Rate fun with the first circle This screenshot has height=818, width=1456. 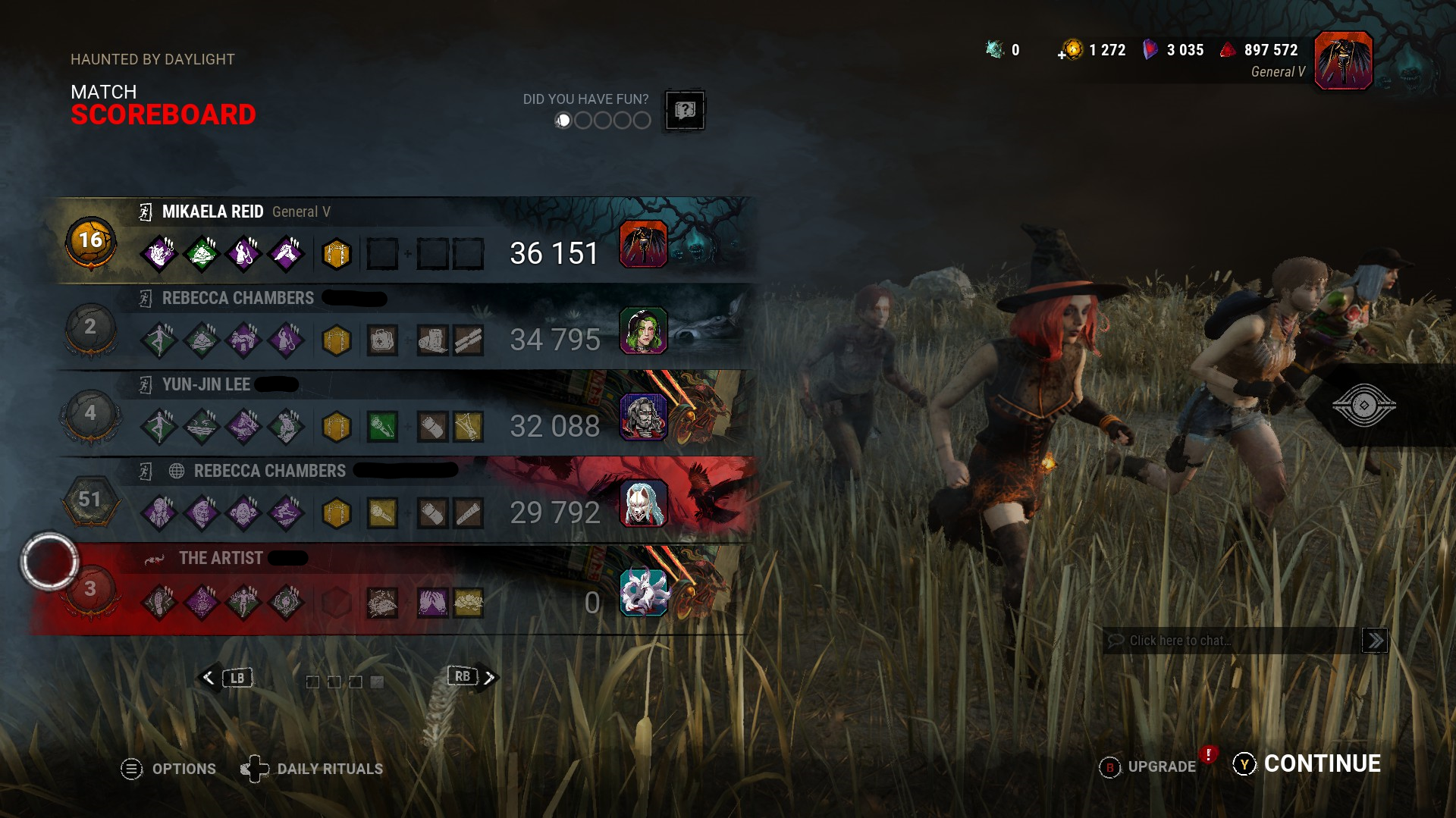point(563,121)
